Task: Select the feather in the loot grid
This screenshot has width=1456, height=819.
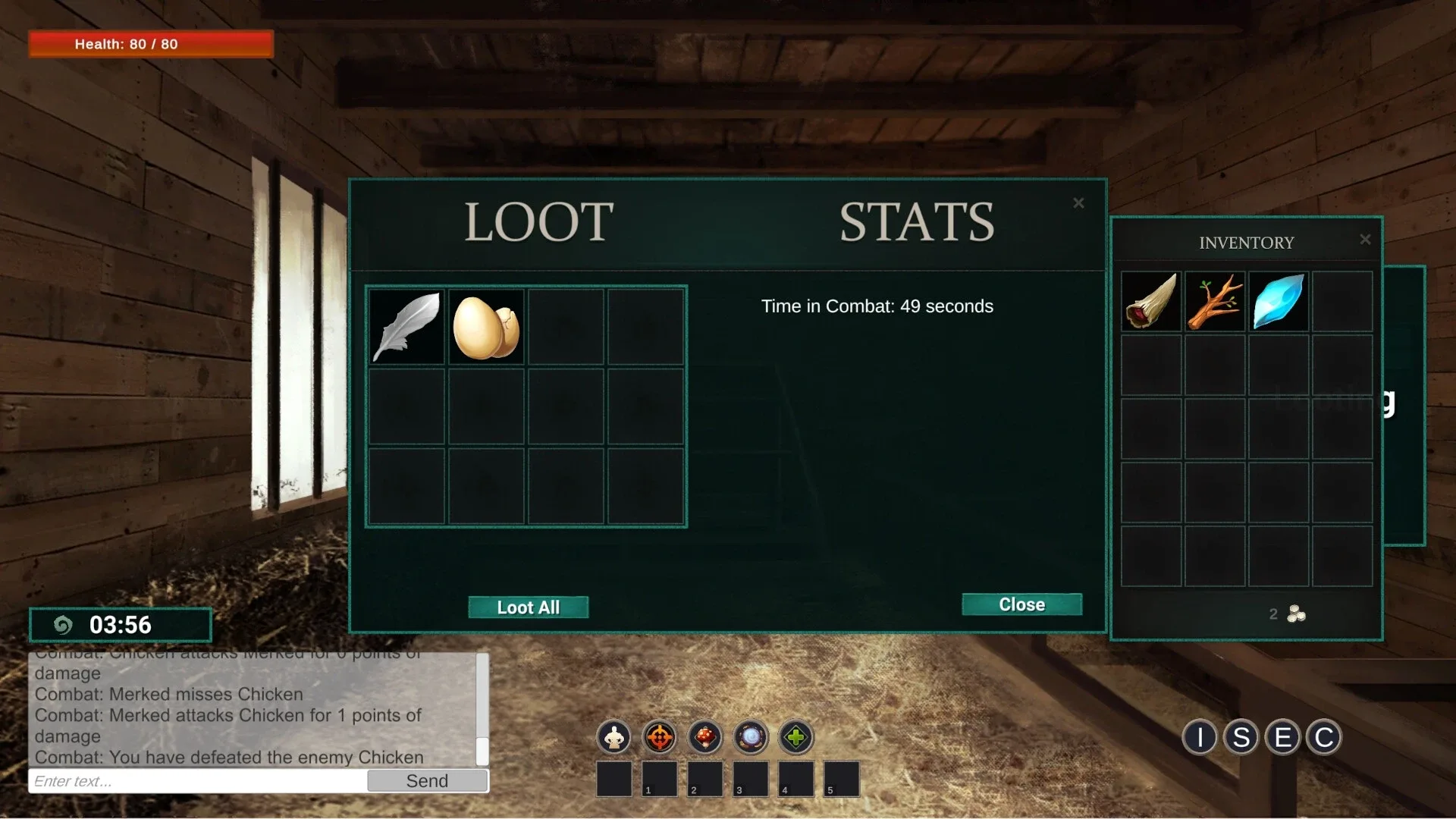Action: pos(406,325)
